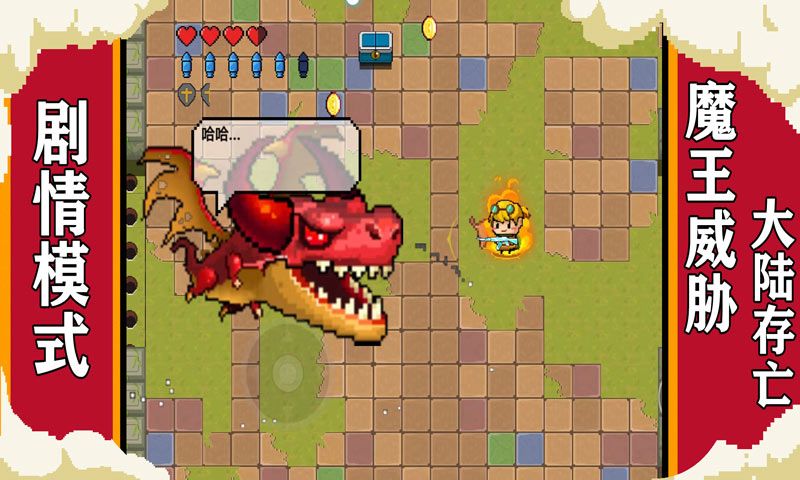This screenshot has height=480, width=800.
Task: Tap the translucent virtual joystick
Action: (287, 371)
